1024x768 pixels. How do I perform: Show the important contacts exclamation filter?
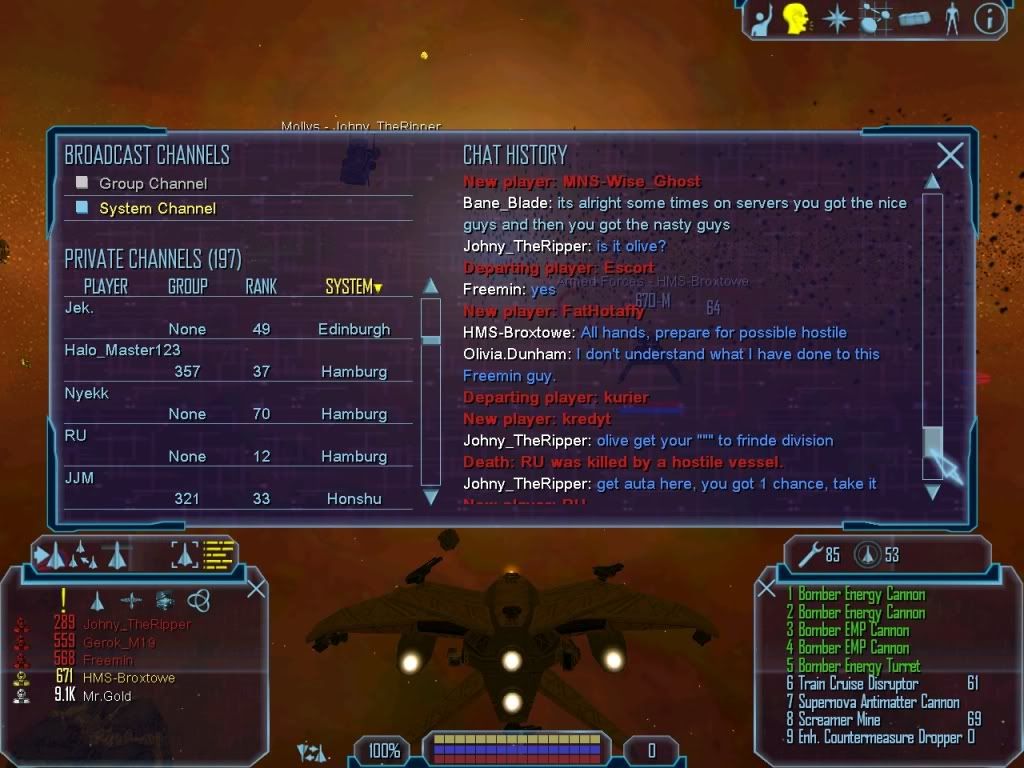click(64, 600)
